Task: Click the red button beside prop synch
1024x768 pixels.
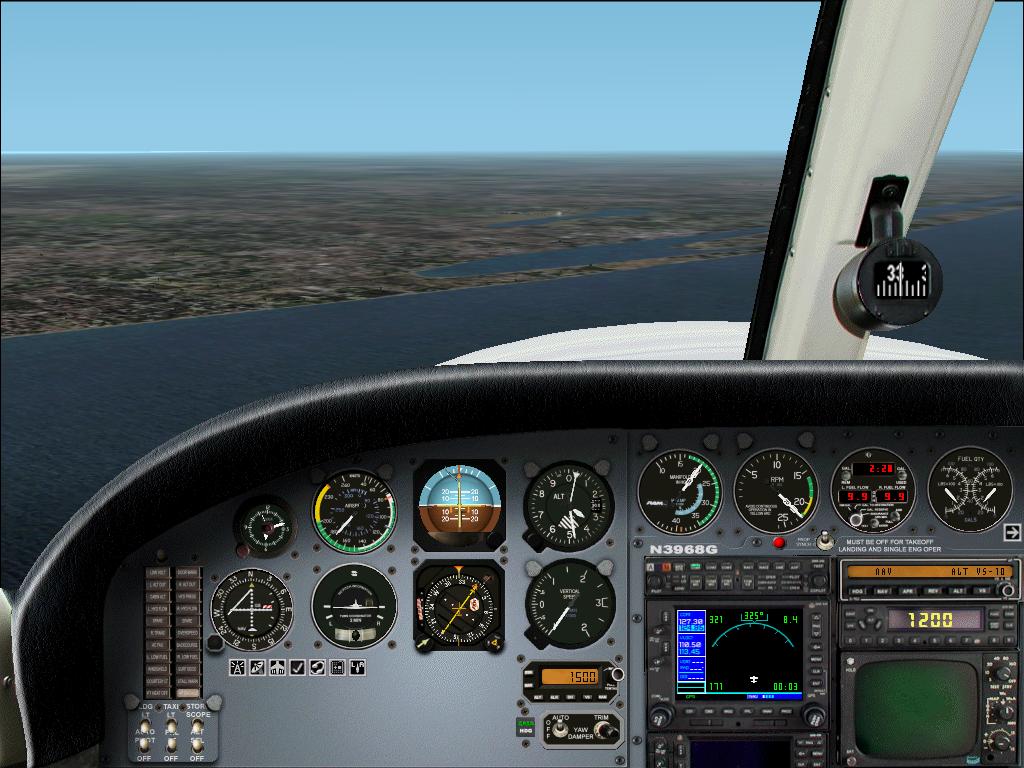Action: coord(779,543)
